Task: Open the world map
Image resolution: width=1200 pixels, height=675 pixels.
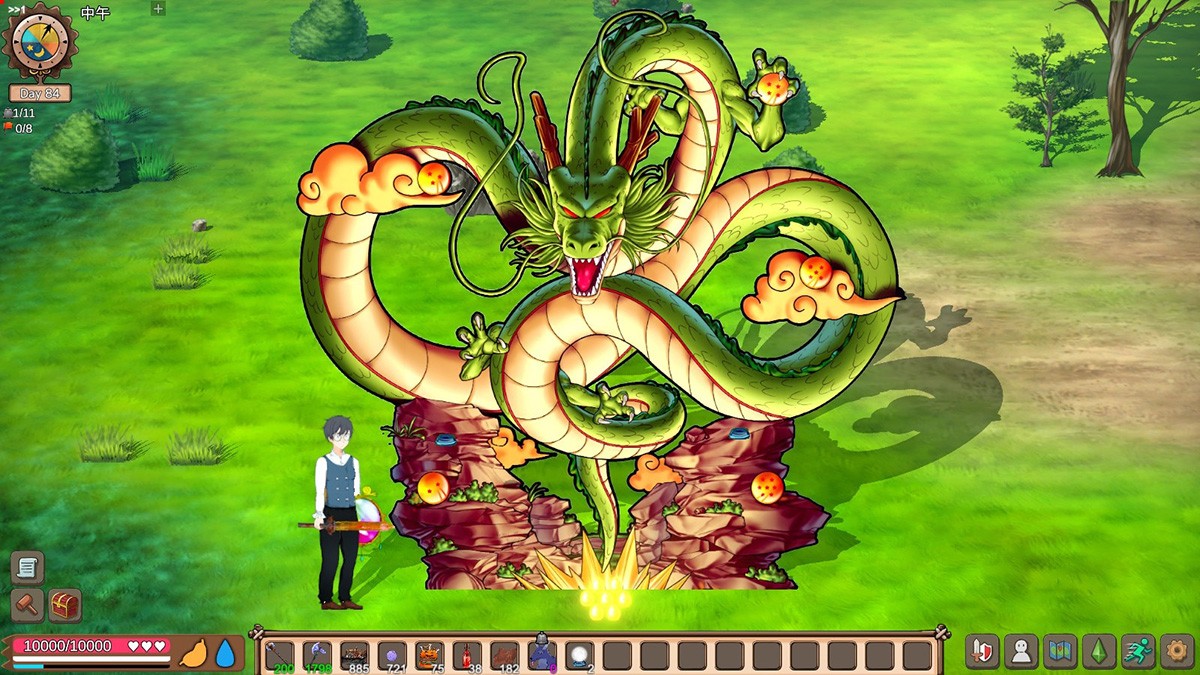Action: point(1060,651)
